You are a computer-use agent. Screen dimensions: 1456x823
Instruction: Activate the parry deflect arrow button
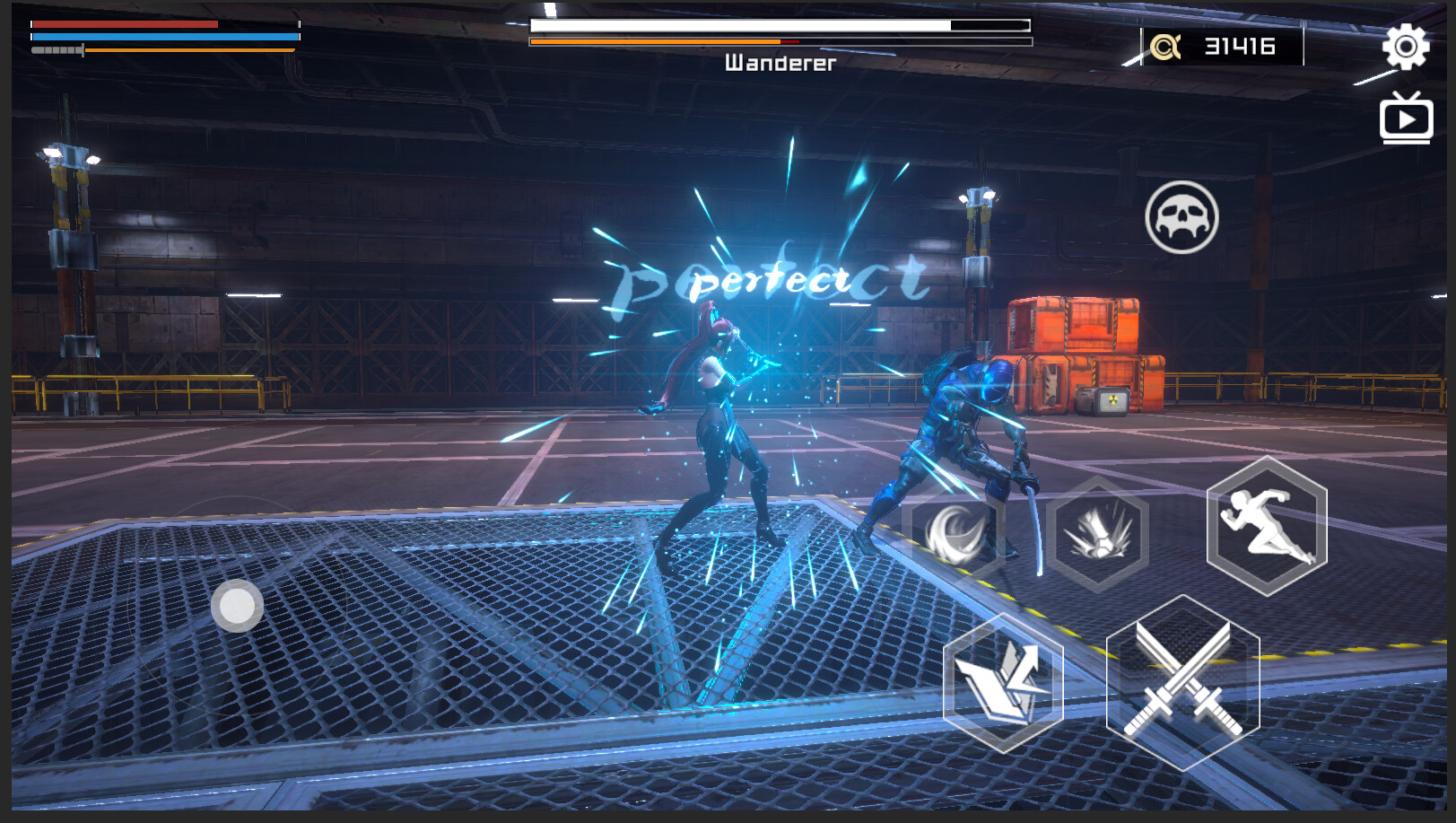[1003, 684]
